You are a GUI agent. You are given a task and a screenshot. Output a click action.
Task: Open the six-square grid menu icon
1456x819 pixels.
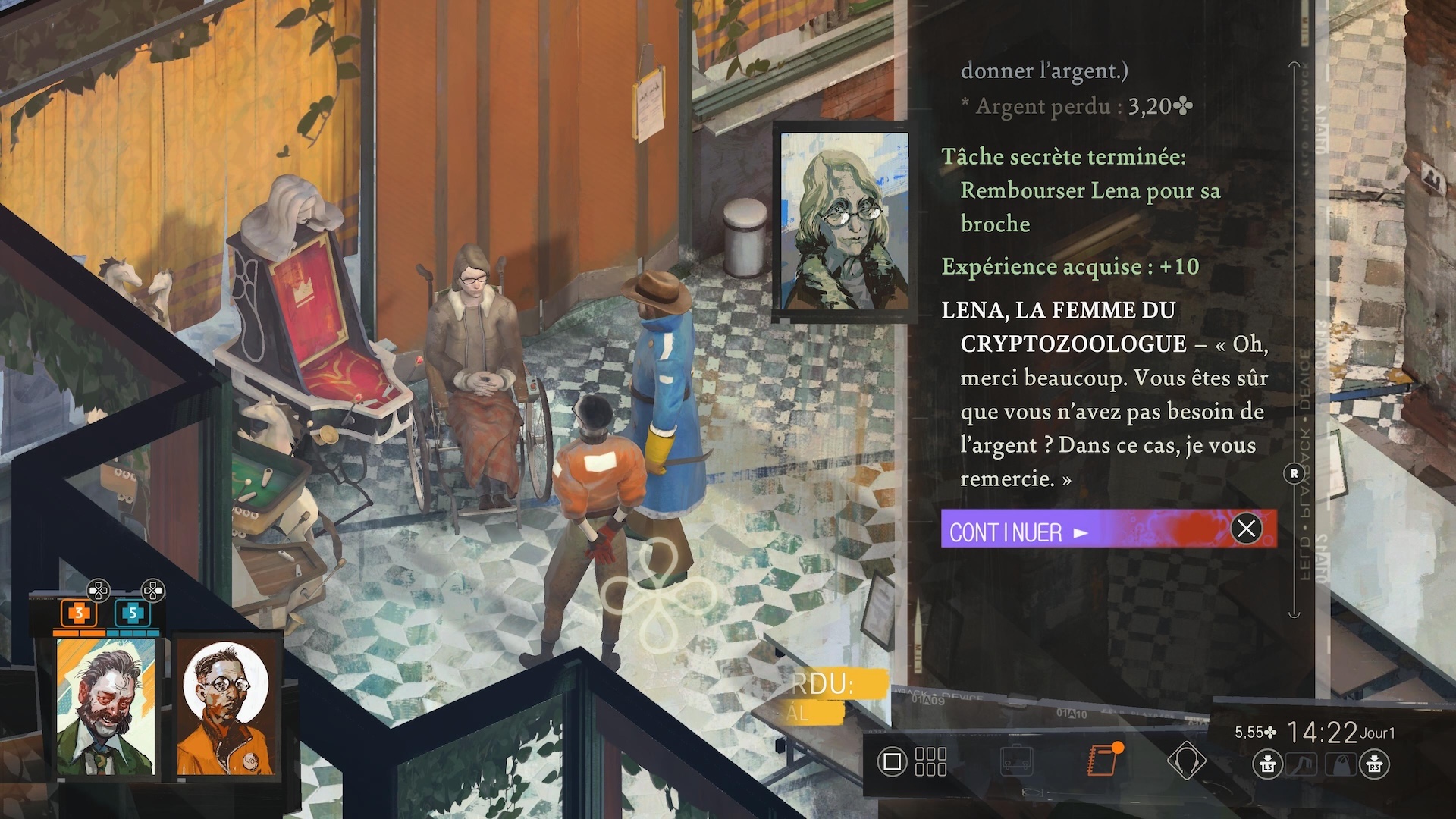tap(930, 761)
